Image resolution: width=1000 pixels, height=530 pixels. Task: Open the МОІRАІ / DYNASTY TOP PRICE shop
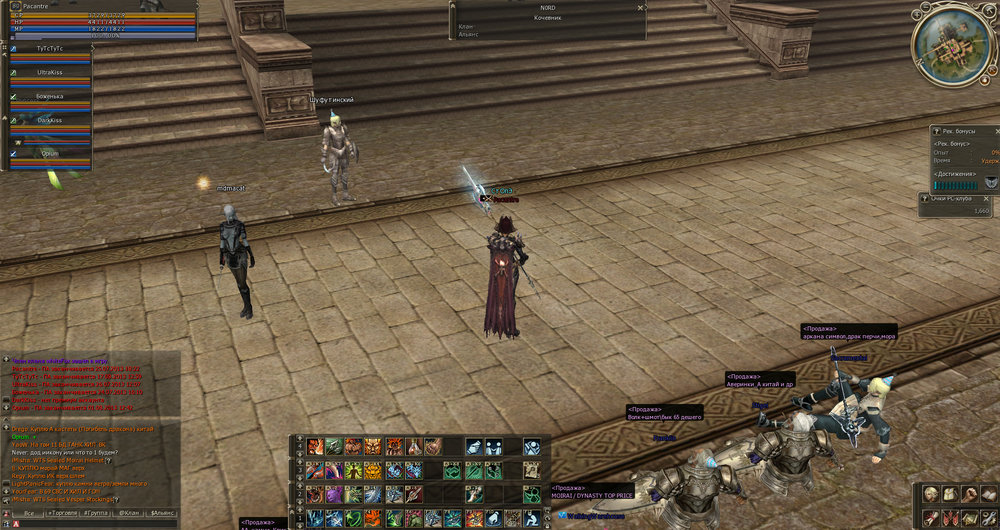[x=592, y=494]
